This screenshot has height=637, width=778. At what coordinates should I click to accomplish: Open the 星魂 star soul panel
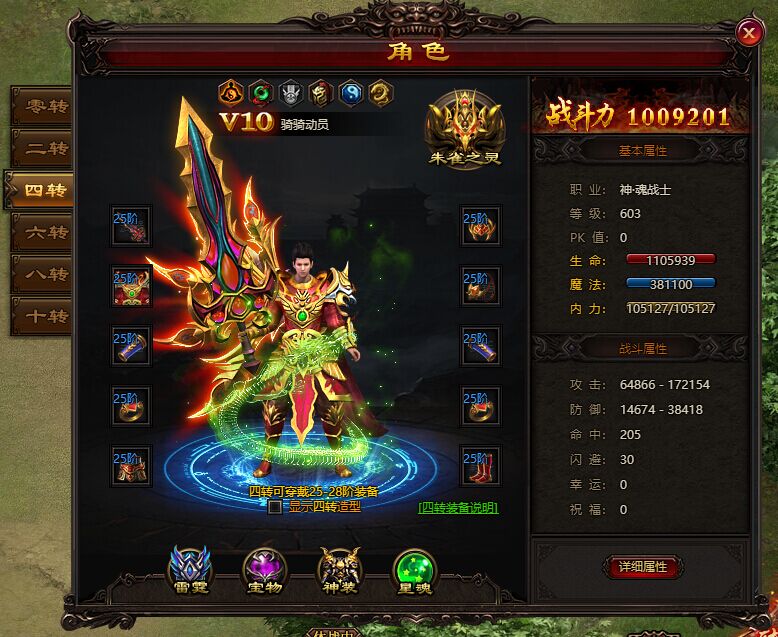click(414, 570)
